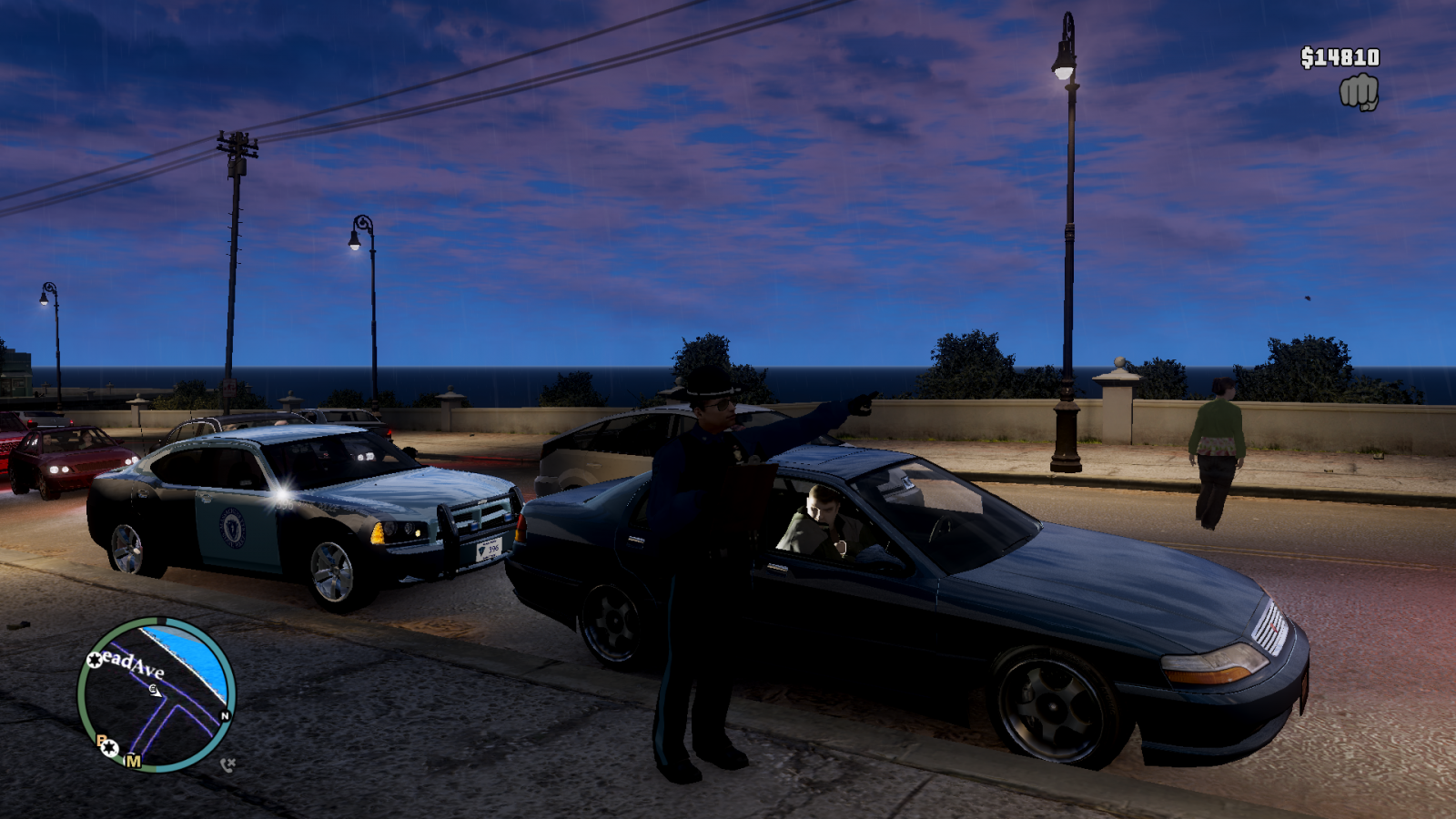The height and width of the screenshot is (819, 1456).
Task: Click the yellow M marker on the minimap
Action: 134,761
